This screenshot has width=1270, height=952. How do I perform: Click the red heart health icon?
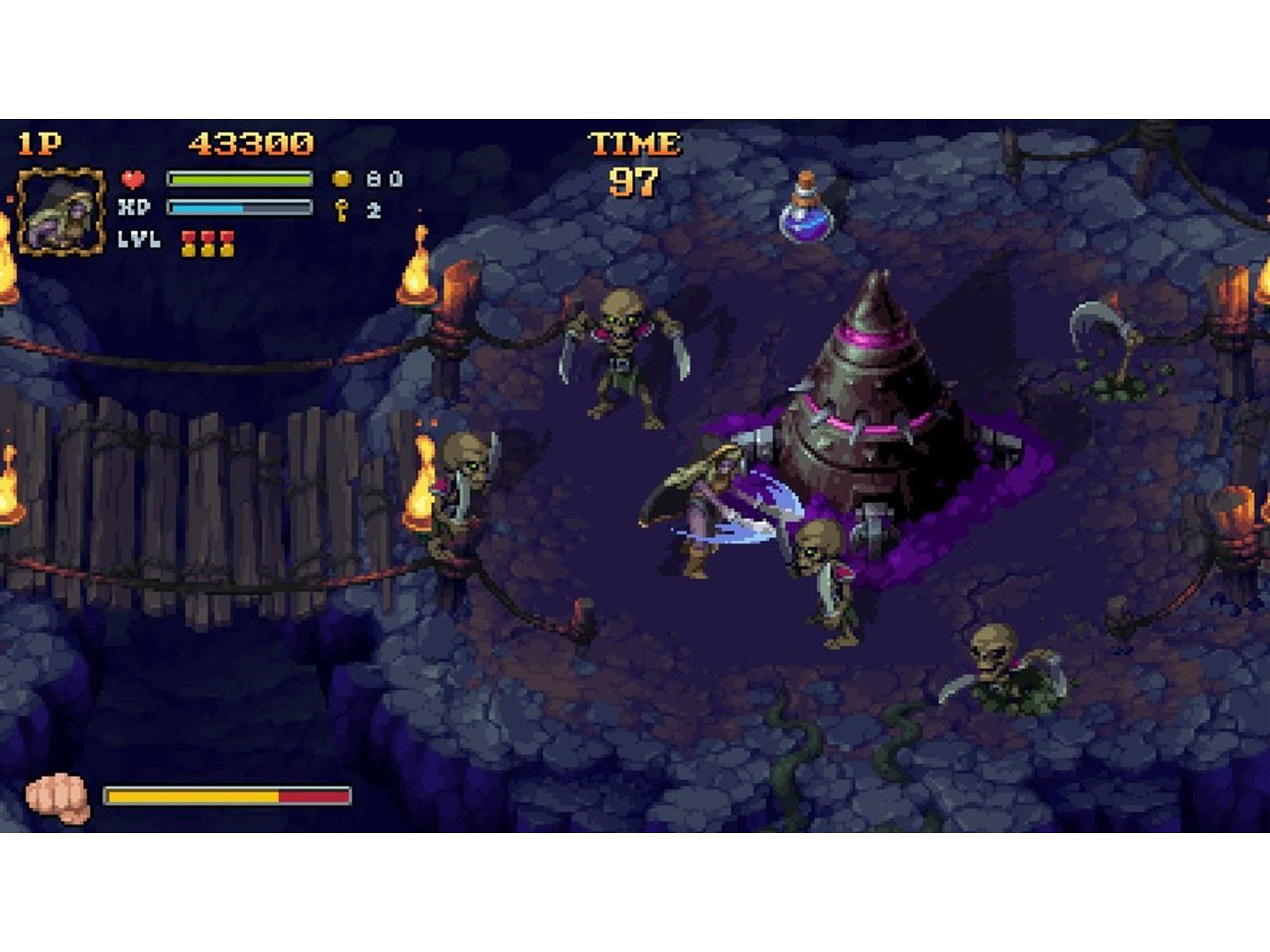tap(133, 179)
